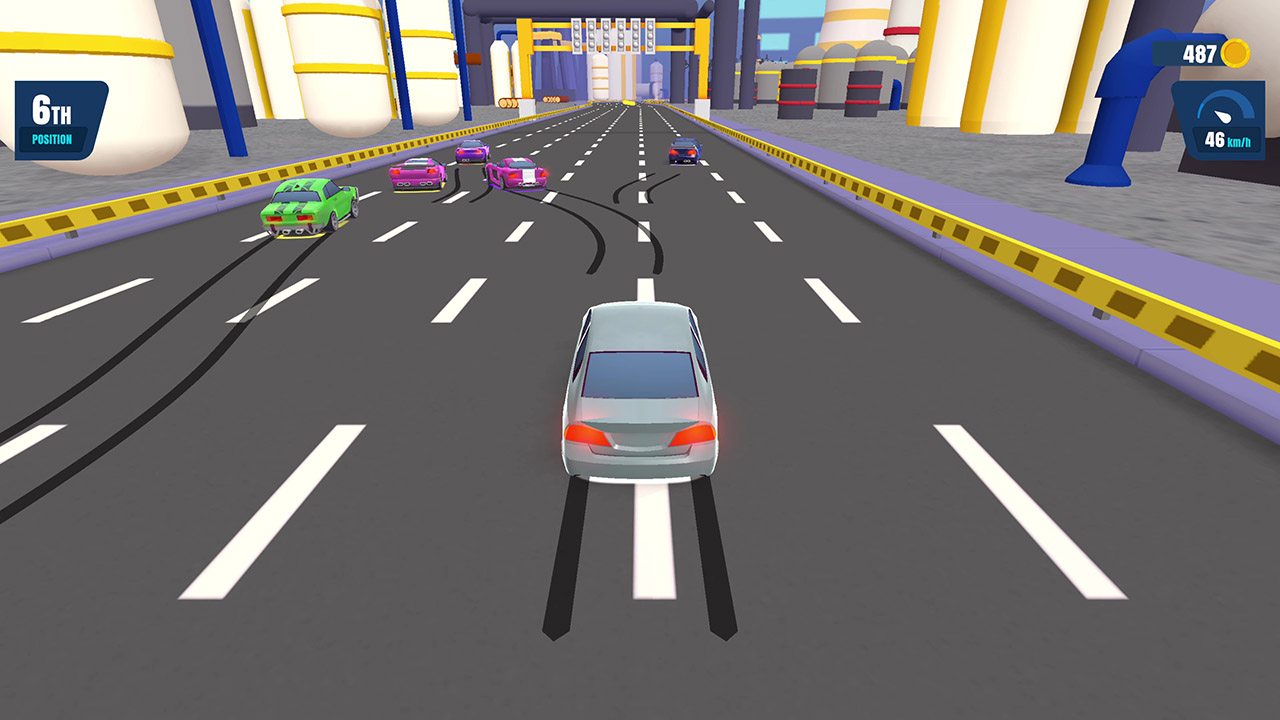This screenshot has width=1280, height=720.
Task: Click the white-striped pink car
Action: [x=515, y=172]
